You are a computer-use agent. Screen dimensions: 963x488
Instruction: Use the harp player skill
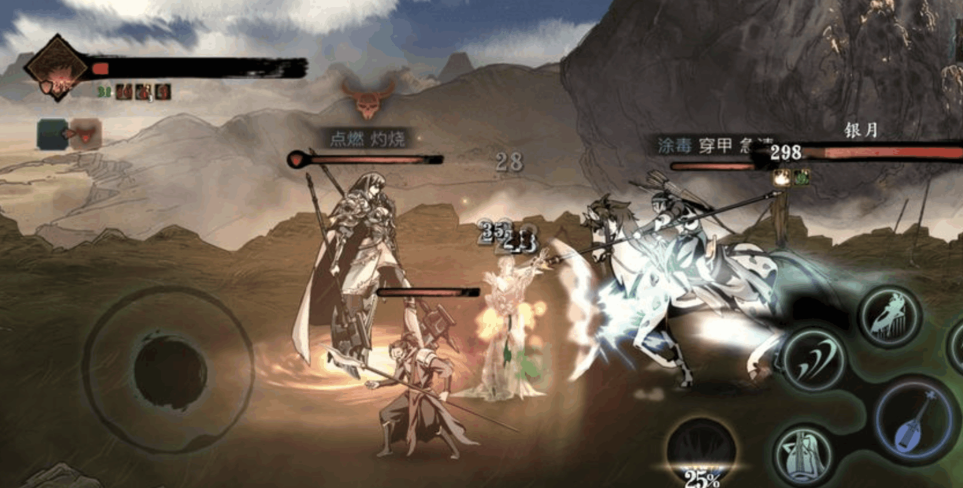(x=889, y=316)
